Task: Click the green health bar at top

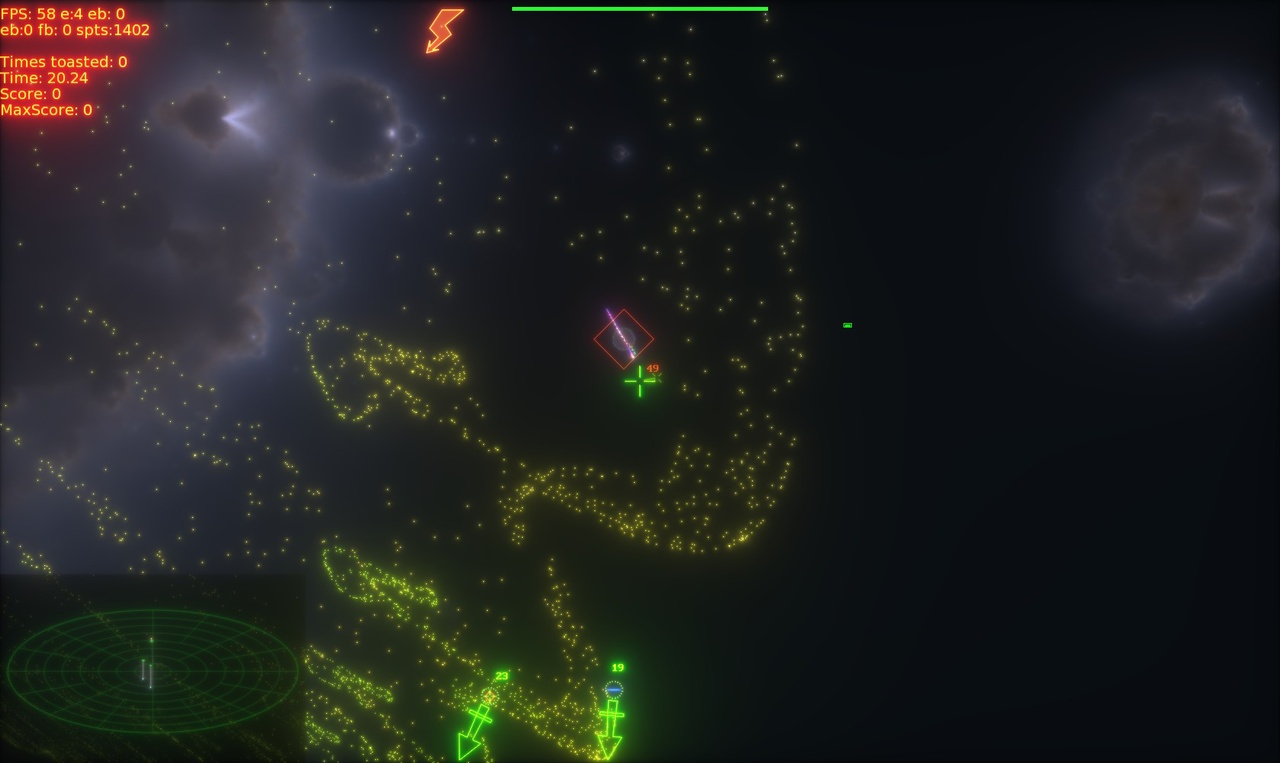Action: coord(639,7)
